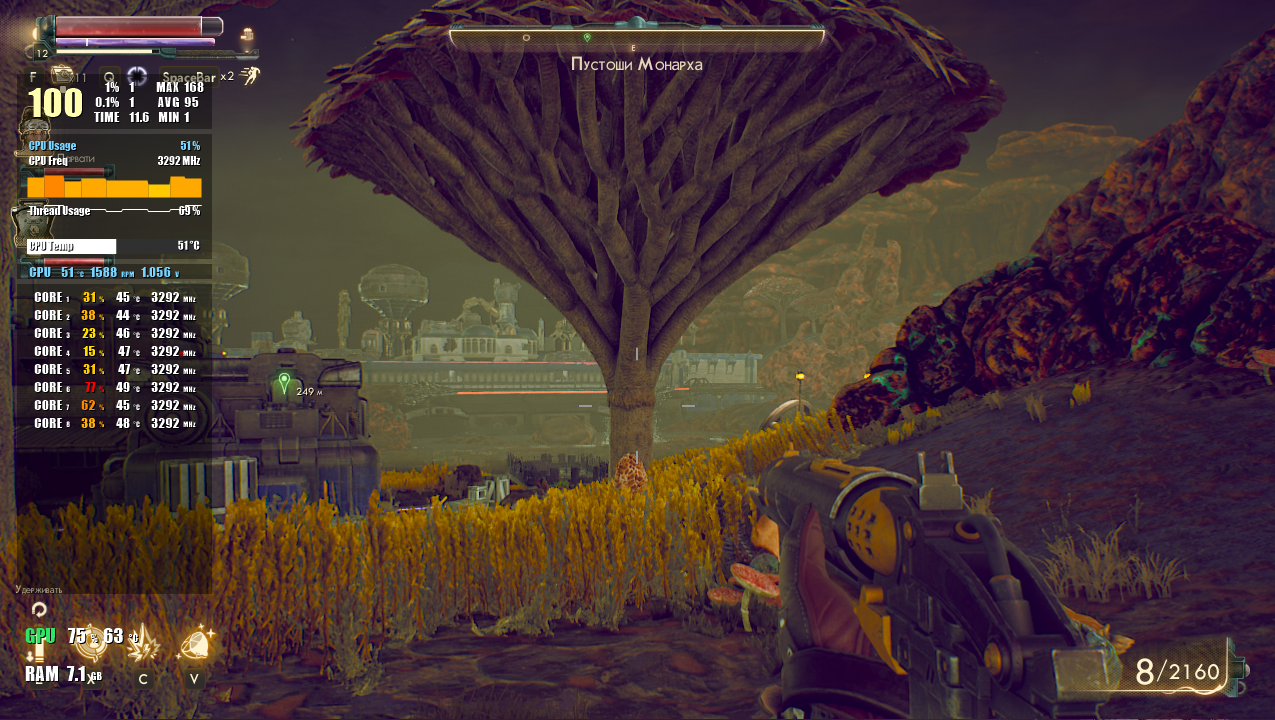Click the green quest marker on the compass
Viewport: 1275px width, 720px height.
[587, 37]
